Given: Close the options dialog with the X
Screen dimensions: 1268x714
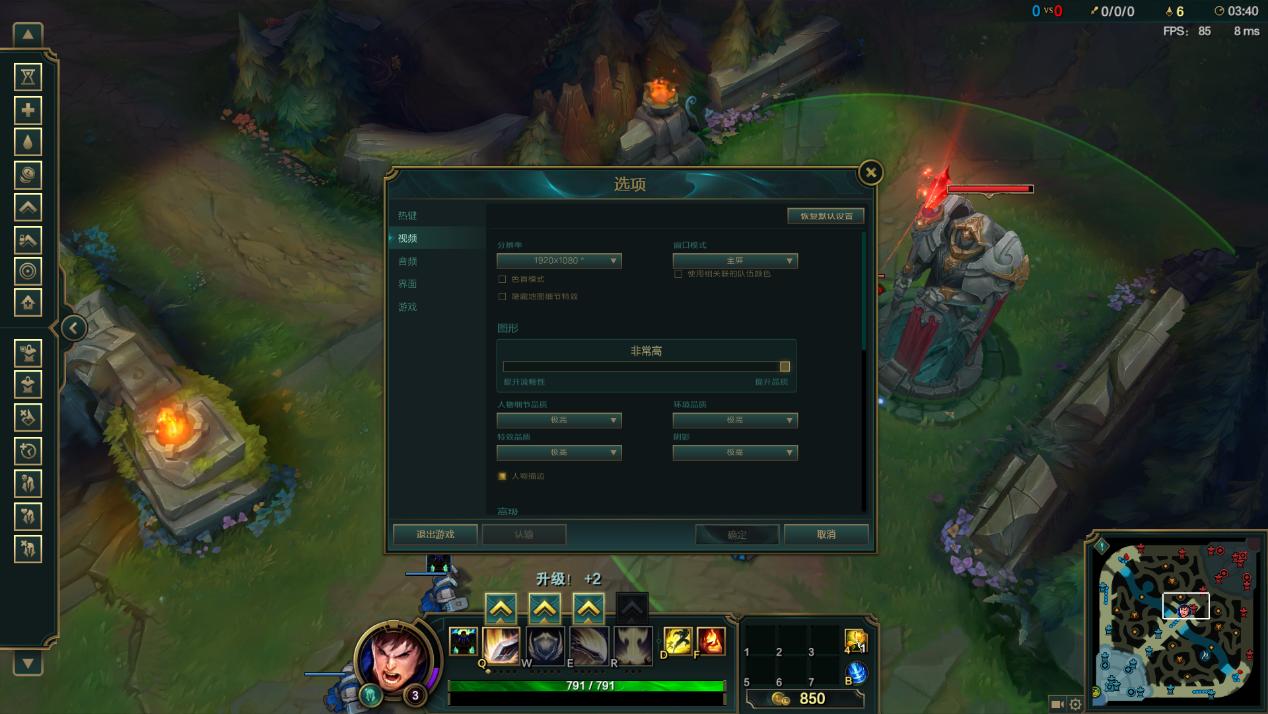Looking at the screenshot, I should click(x=871, y=173).
